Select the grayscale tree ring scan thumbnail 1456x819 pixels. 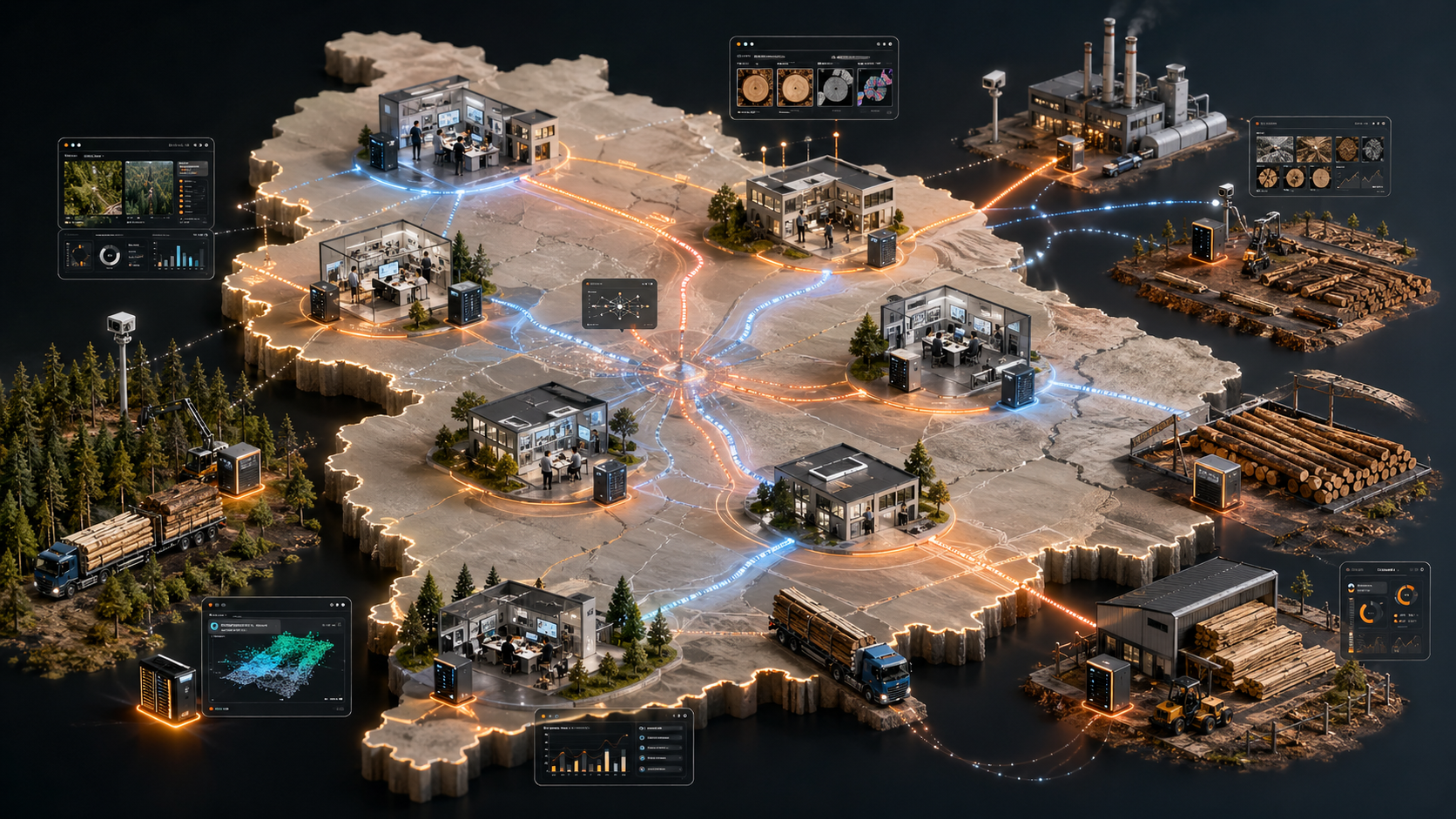(835, 88)
